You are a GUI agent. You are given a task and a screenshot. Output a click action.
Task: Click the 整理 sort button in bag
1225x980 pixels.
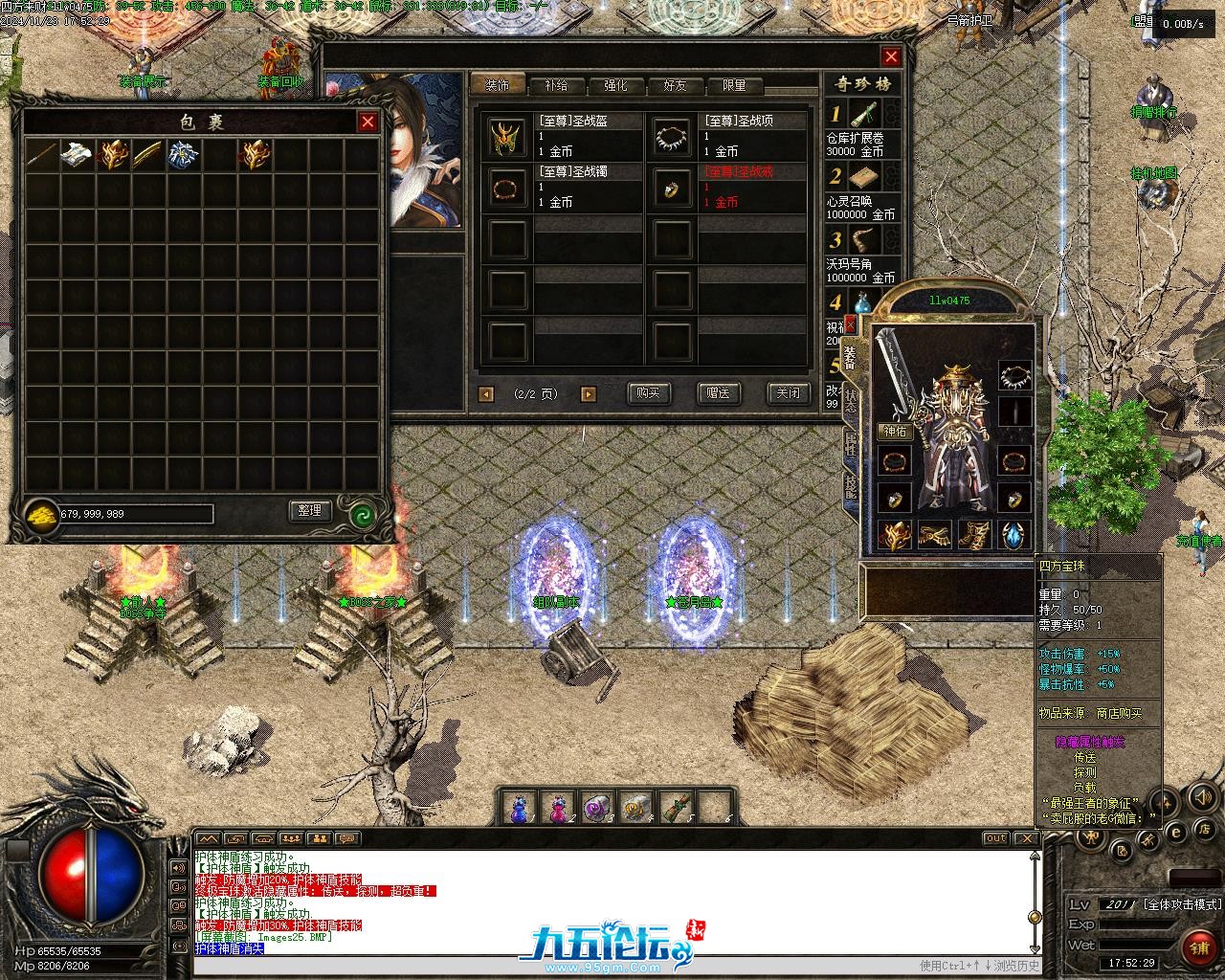coord(309,511)
